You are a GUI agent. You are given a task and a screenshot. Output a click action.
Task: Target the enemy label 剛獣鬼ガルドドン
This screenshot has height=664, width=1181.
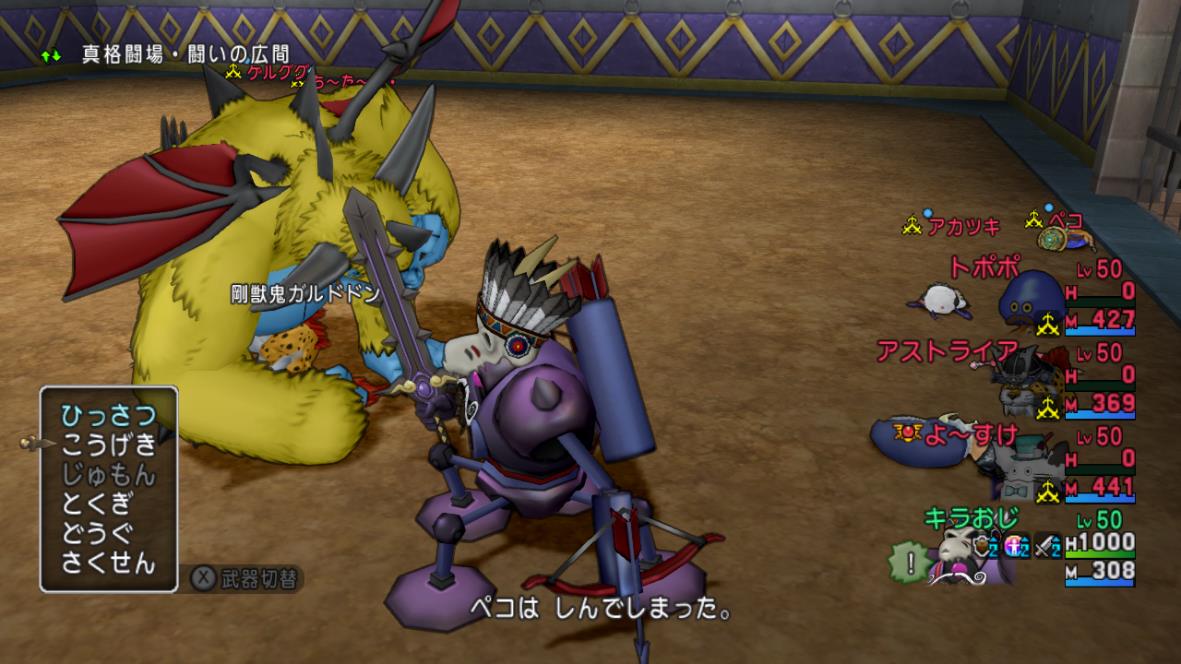tap(305, 294)
